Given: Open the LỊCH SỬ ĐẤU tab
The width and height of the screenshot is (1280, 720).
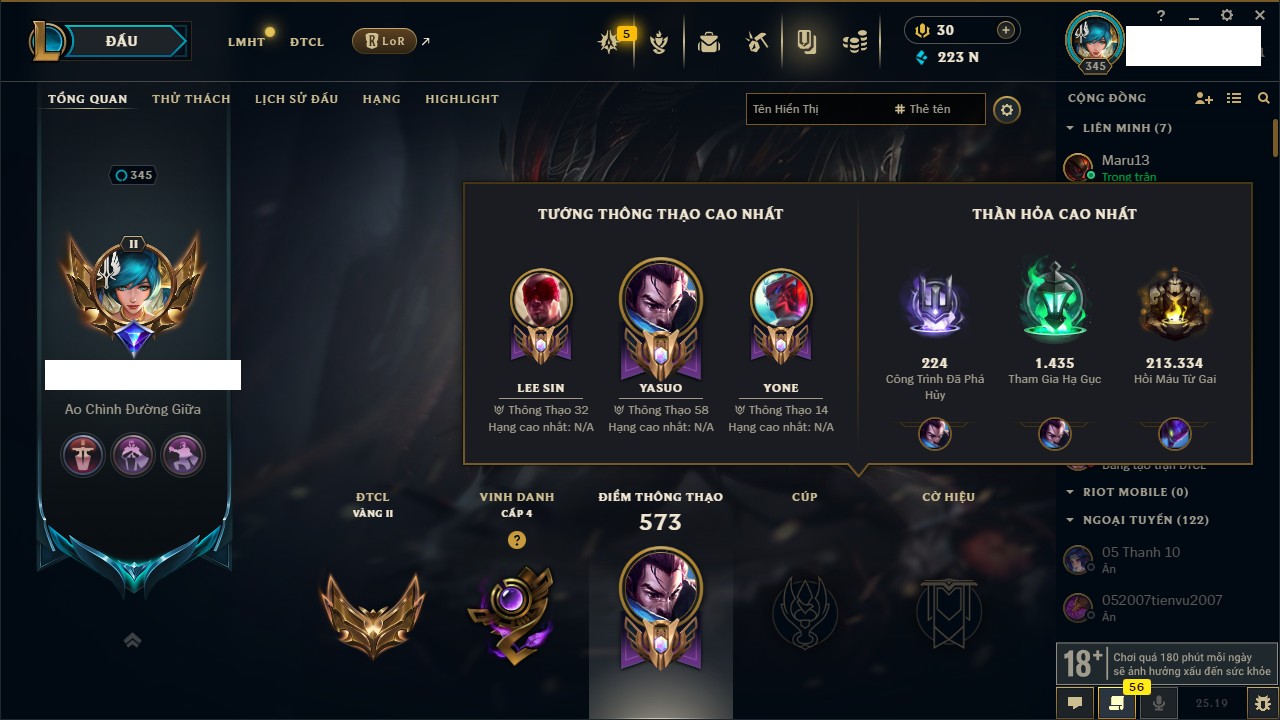Looking at the screenshot, I should click(296, 99).
